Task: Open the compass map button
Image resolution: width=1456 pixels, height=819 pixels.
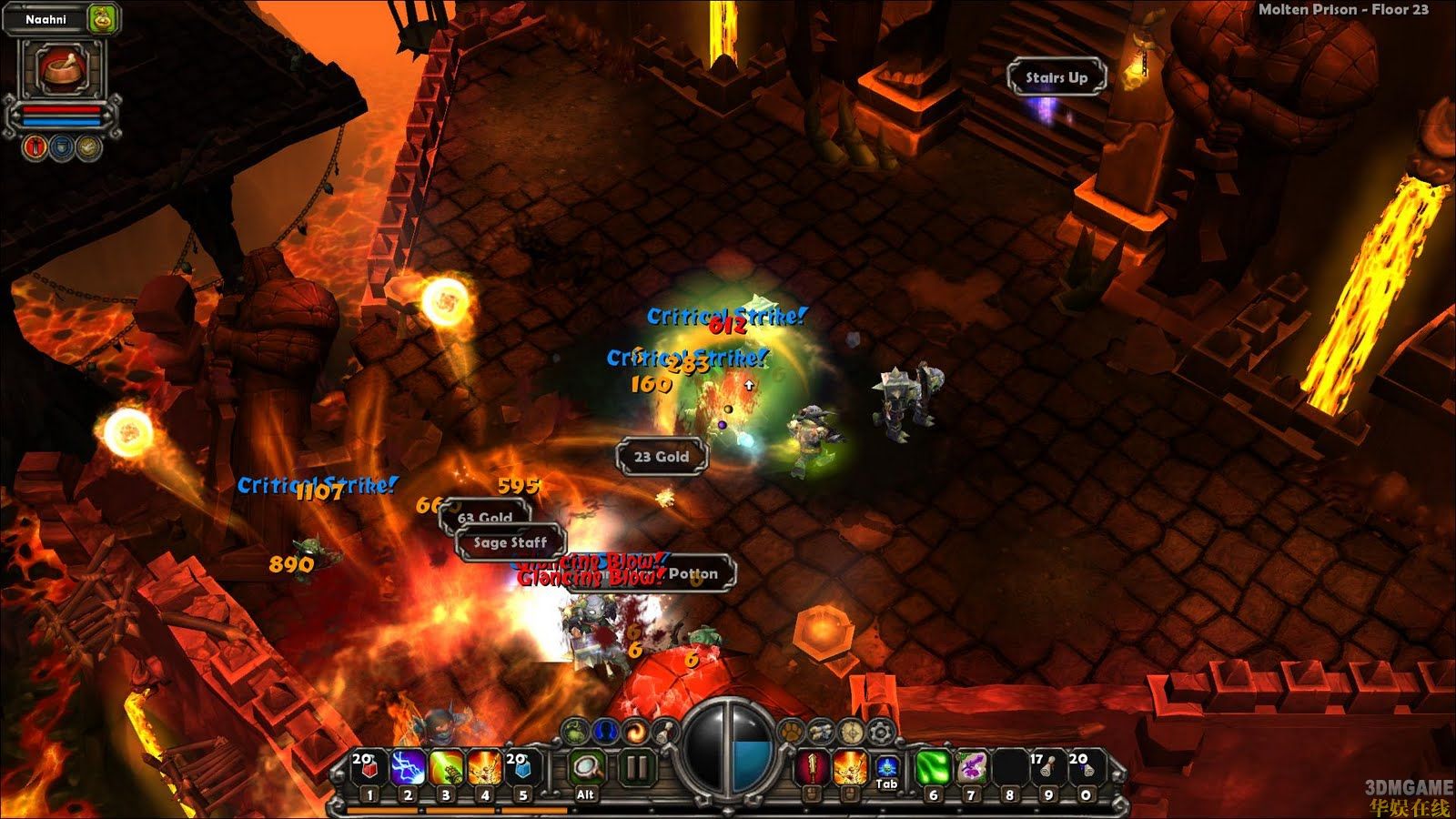Action: tap(851, 732)
